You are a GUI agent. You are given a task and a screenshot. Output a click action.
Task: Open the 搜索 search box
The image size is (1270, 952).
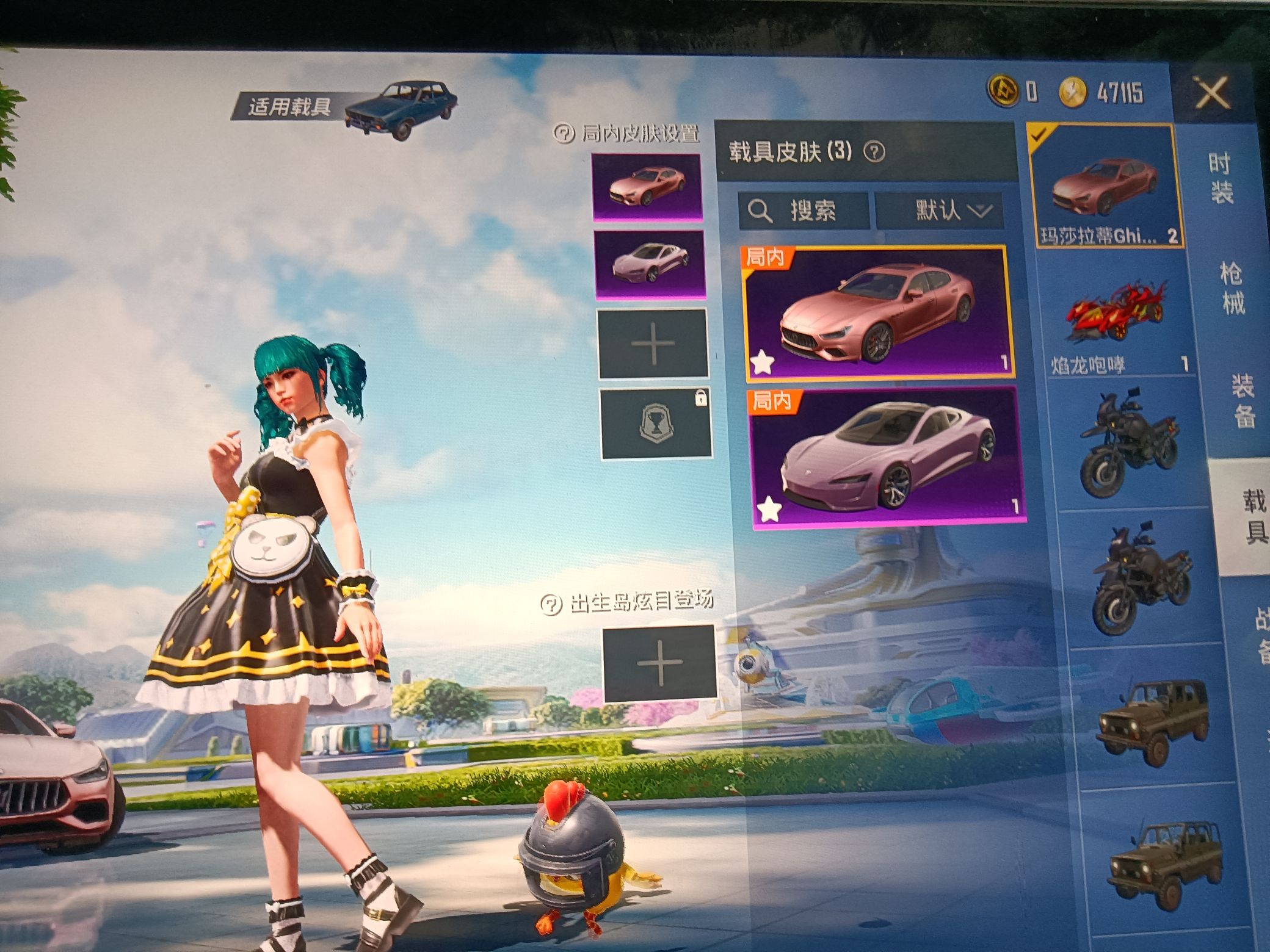click(x=804, y=211)
